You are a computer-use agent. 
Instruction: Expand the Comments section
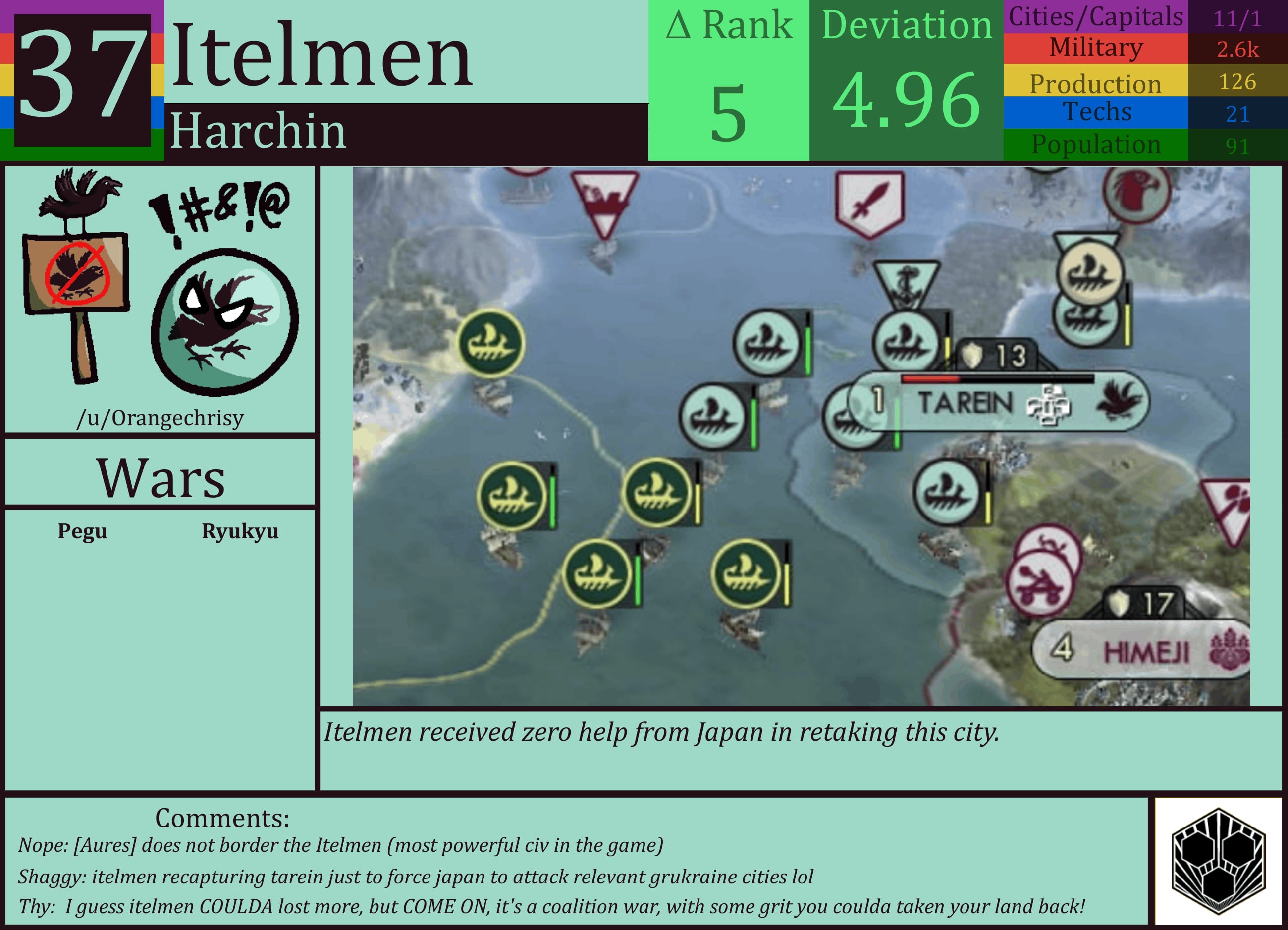tap(222, 817)
